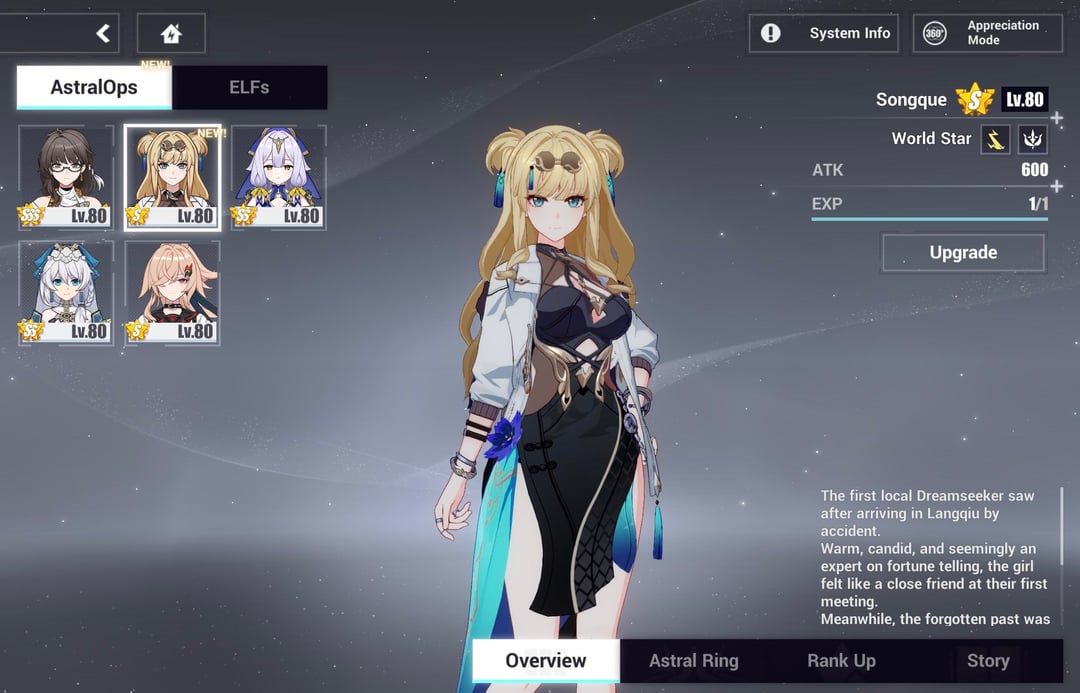Open System Info
Screen dimensions: 1080x693
tap(823, 33)
